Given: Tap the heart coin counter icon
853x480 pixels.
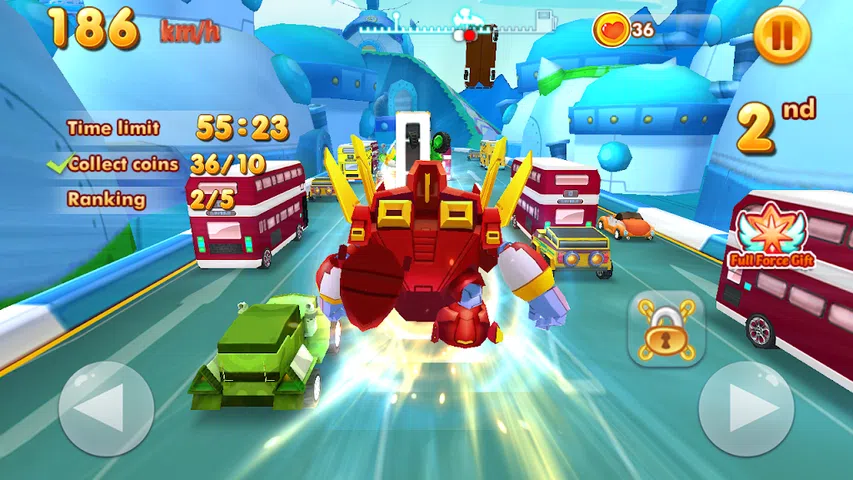Looking at the screenshot, I should point(611,30).
